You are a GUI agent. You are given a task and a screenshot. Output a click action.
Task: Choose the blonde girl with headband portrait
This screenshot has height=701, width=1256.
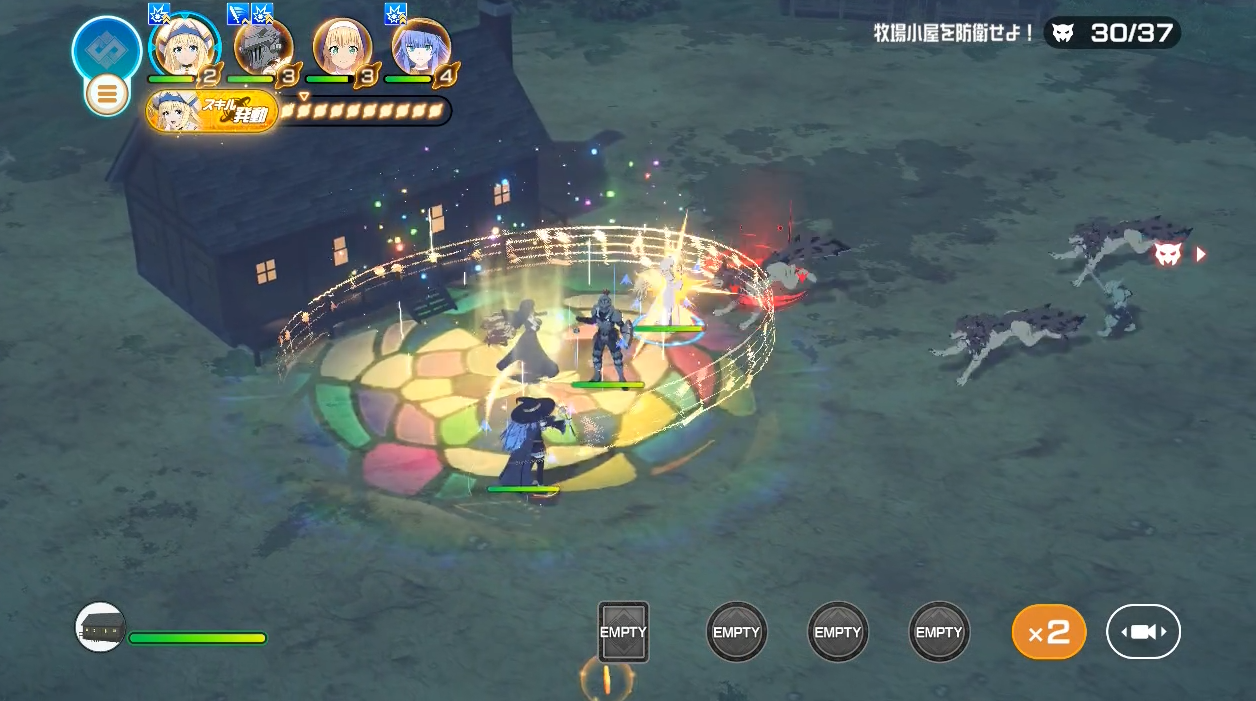pos(342,46)
